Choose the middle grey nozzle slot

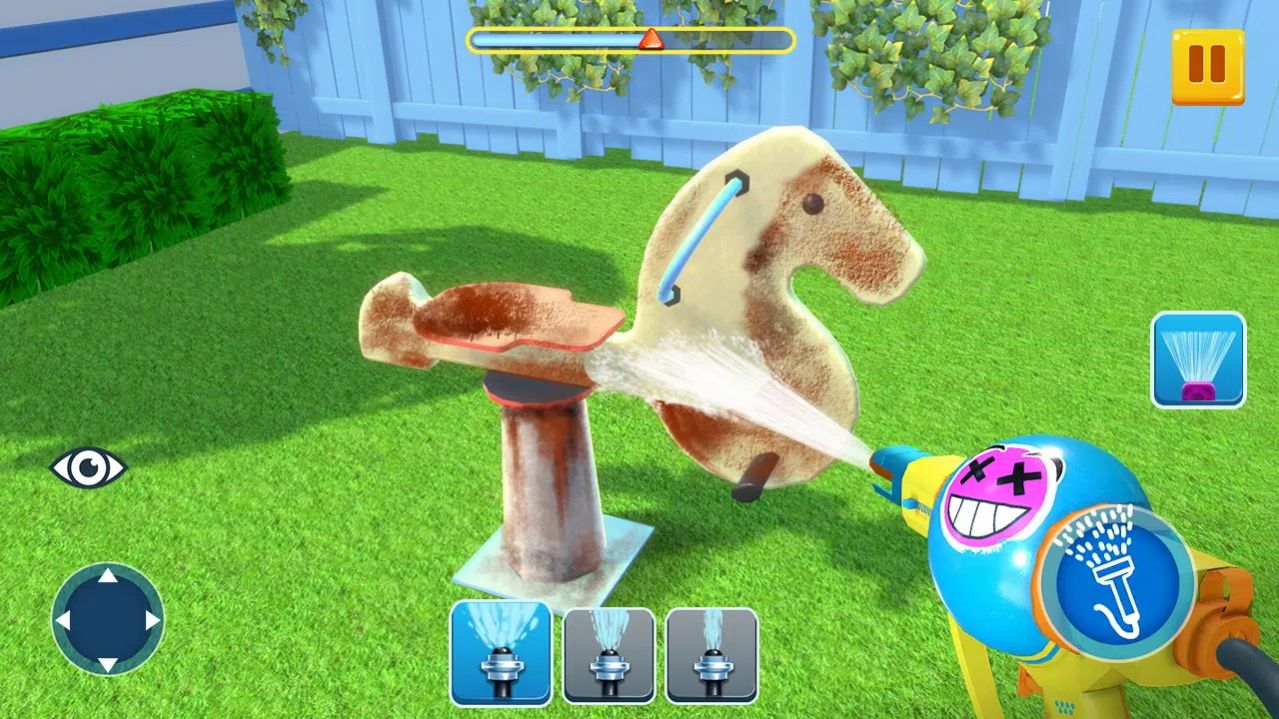pyautogui.click(x=609, y=655)
